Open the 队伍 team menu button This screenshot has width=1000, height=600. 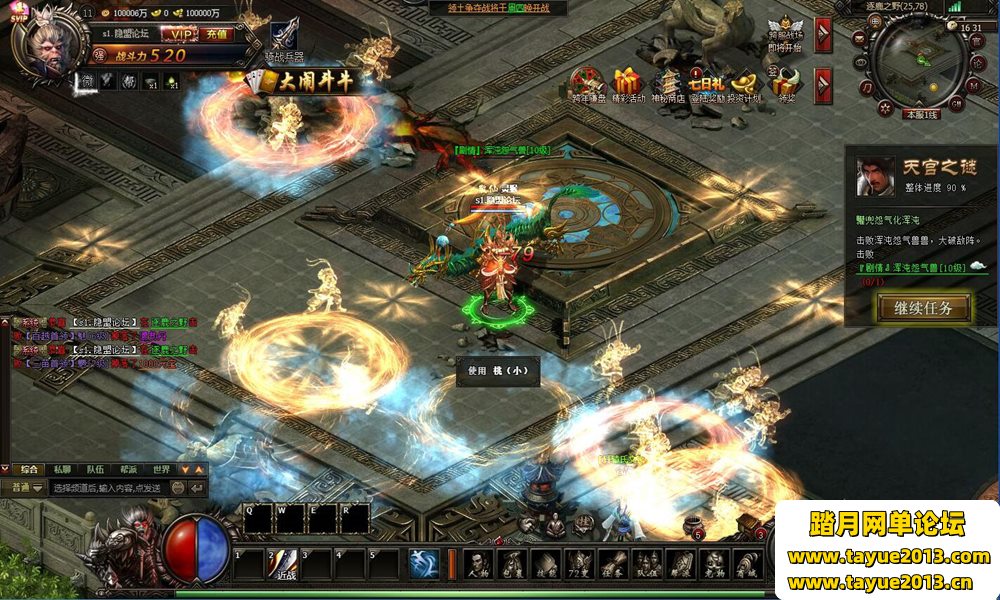(x=647, y=565)
